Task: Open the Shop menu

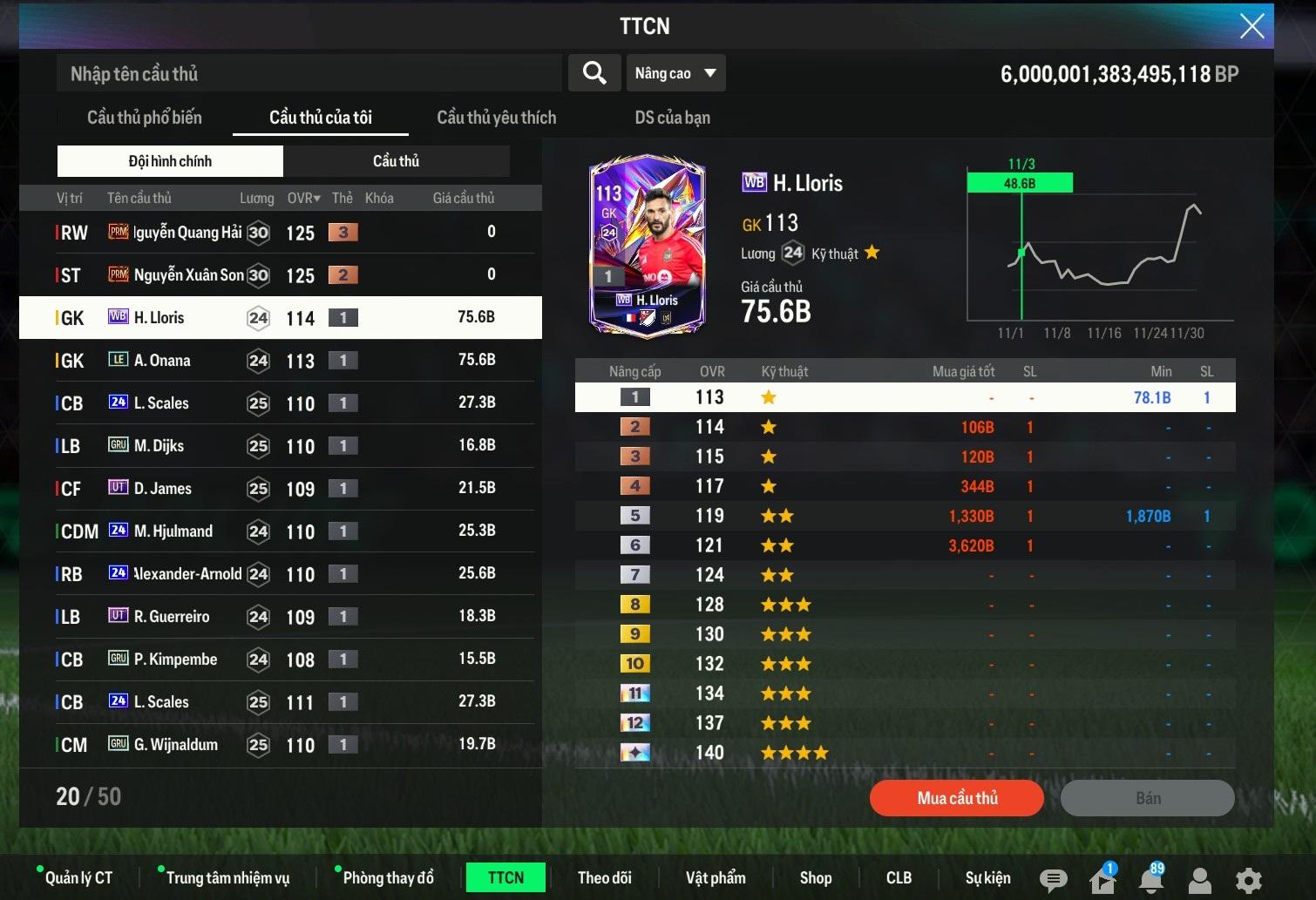Action: (816, 878)
